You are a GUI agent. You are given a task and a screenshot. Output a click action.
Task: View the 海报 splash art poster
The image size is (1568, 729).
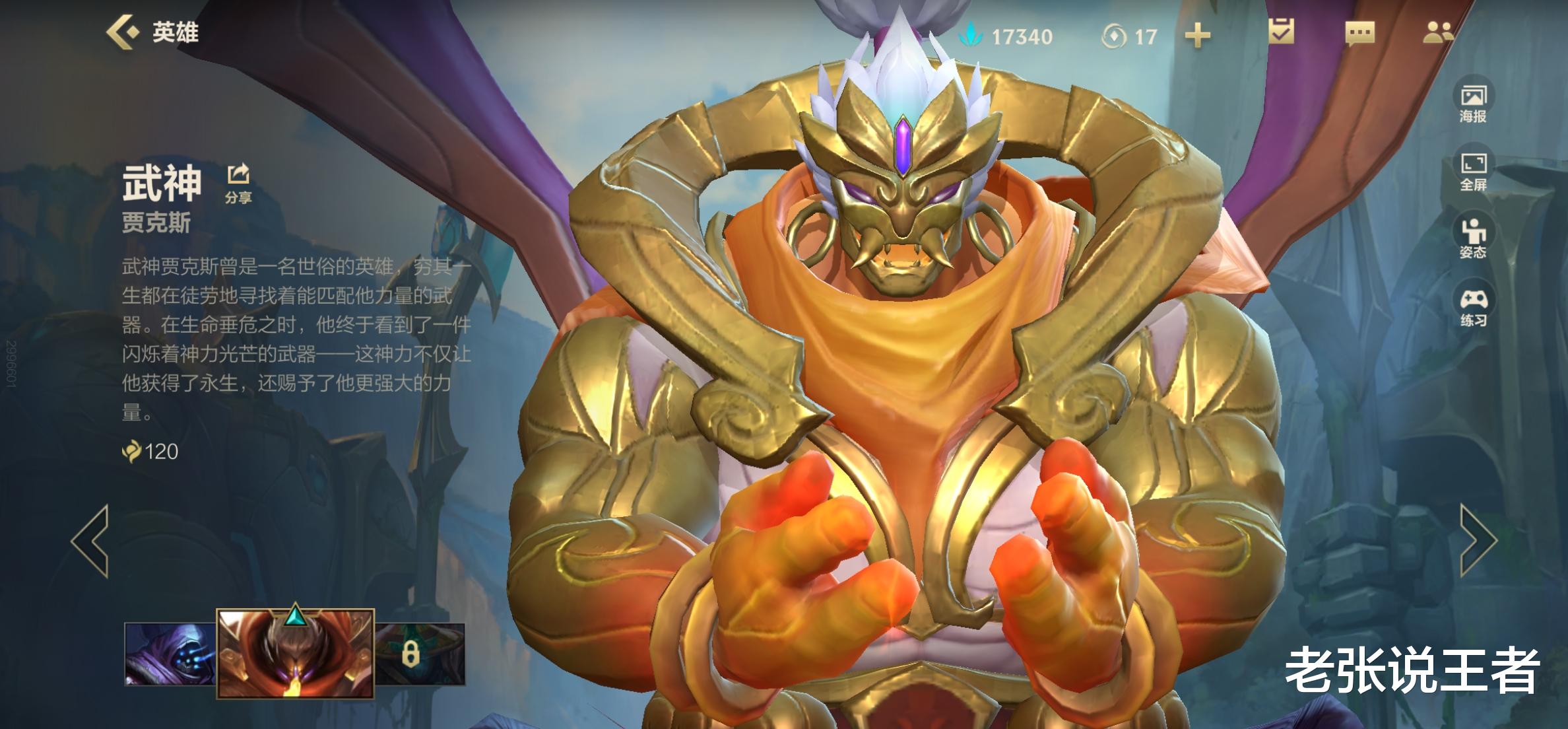click(1473, 104)
